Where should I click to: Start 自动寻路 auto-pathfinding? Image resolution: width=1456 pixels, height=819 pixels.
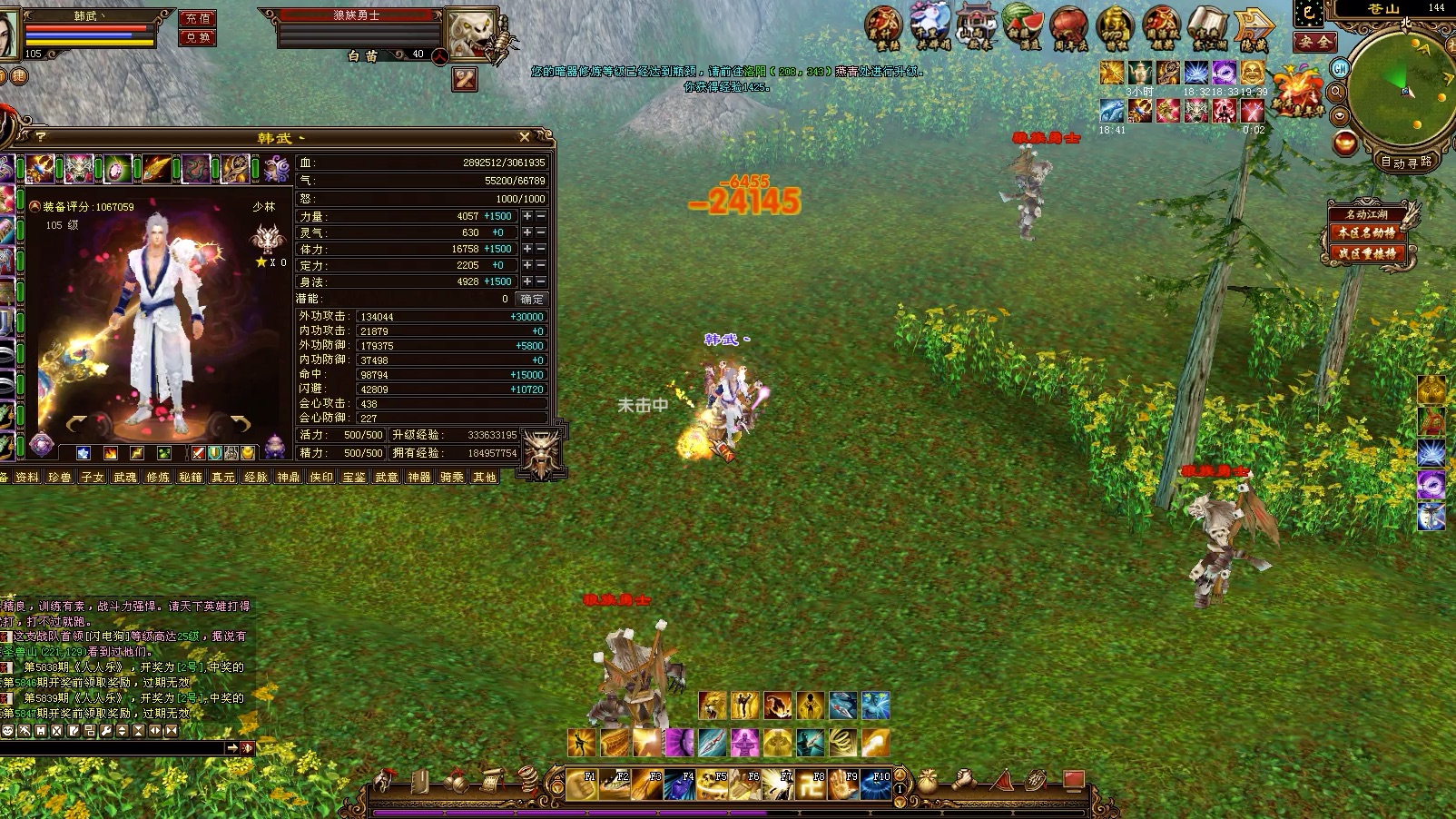click(1406, 162)
